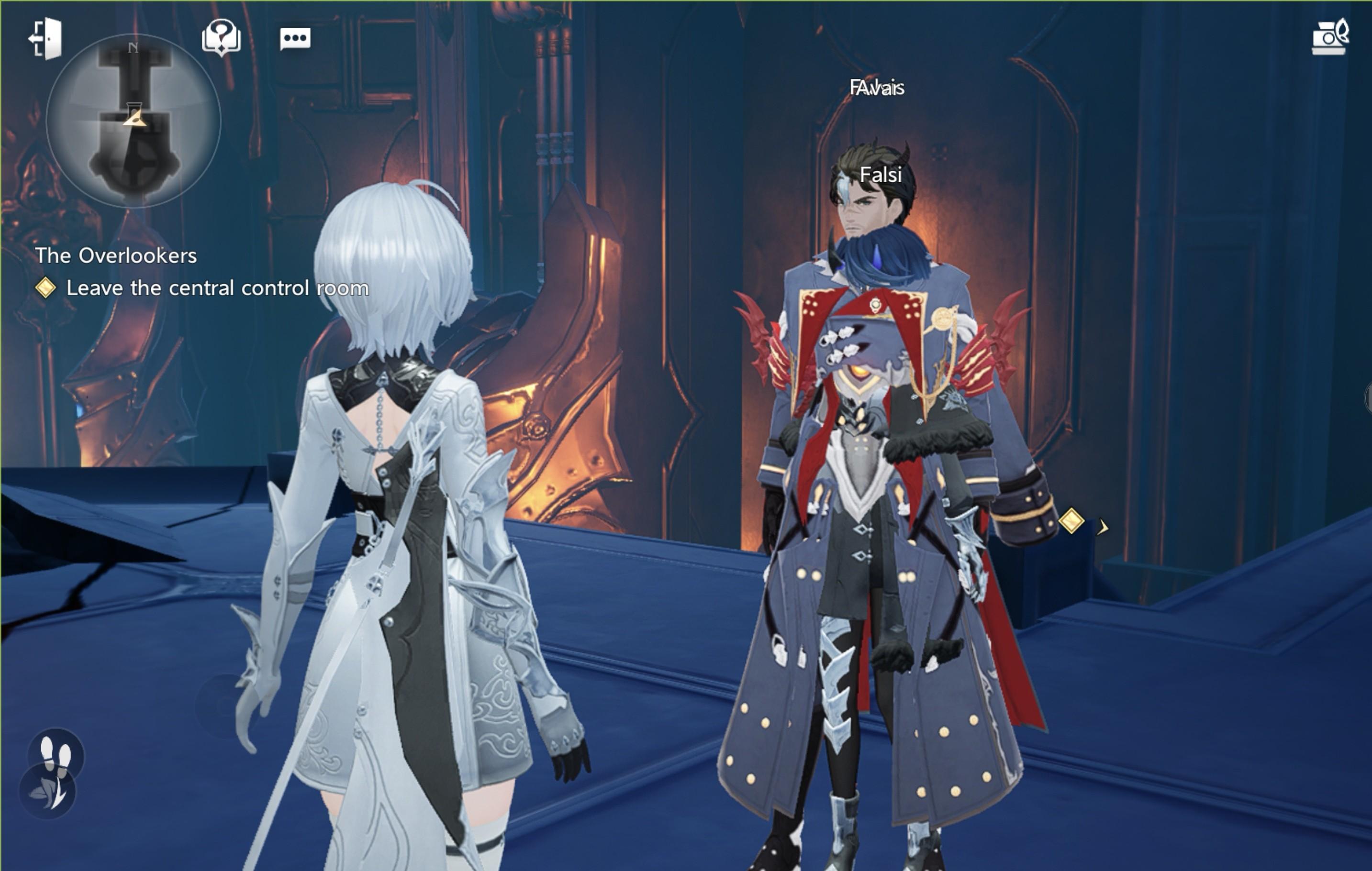This screenshot has width=1372, height=871.
Task: Open the chat speech bubble
Action: (295, 39)
